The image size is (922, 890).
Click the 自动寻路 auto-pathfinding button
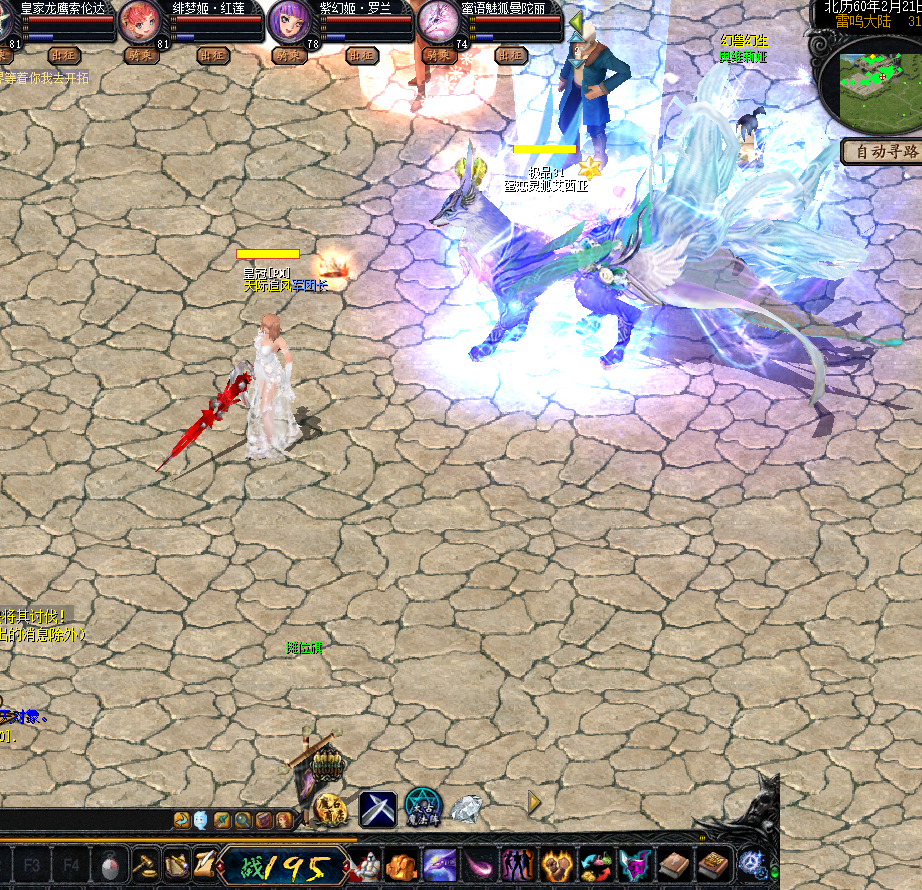[882, 152]
